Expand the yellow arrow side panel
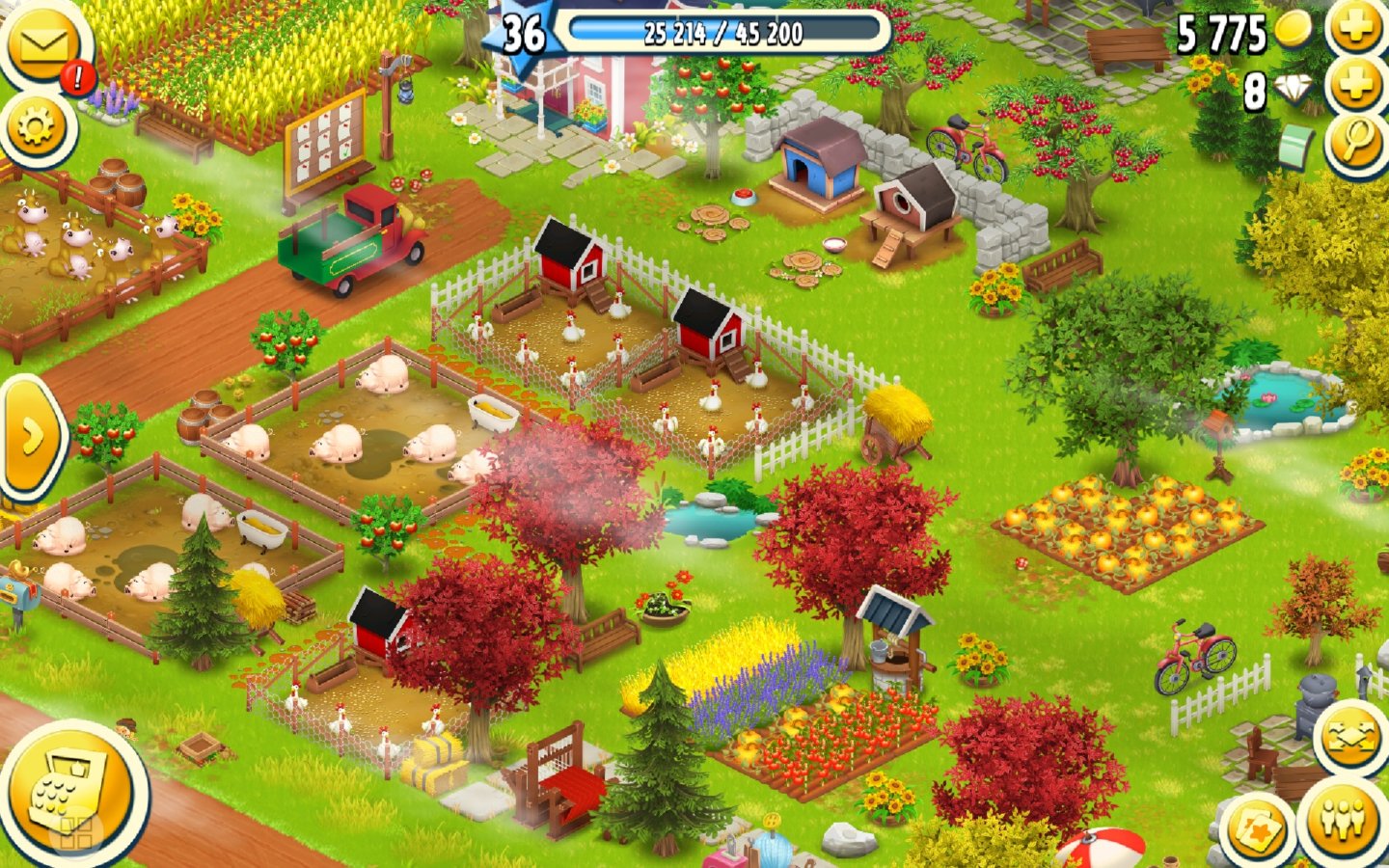Viewport: 1389px width, 868px height. coord(30,437)
